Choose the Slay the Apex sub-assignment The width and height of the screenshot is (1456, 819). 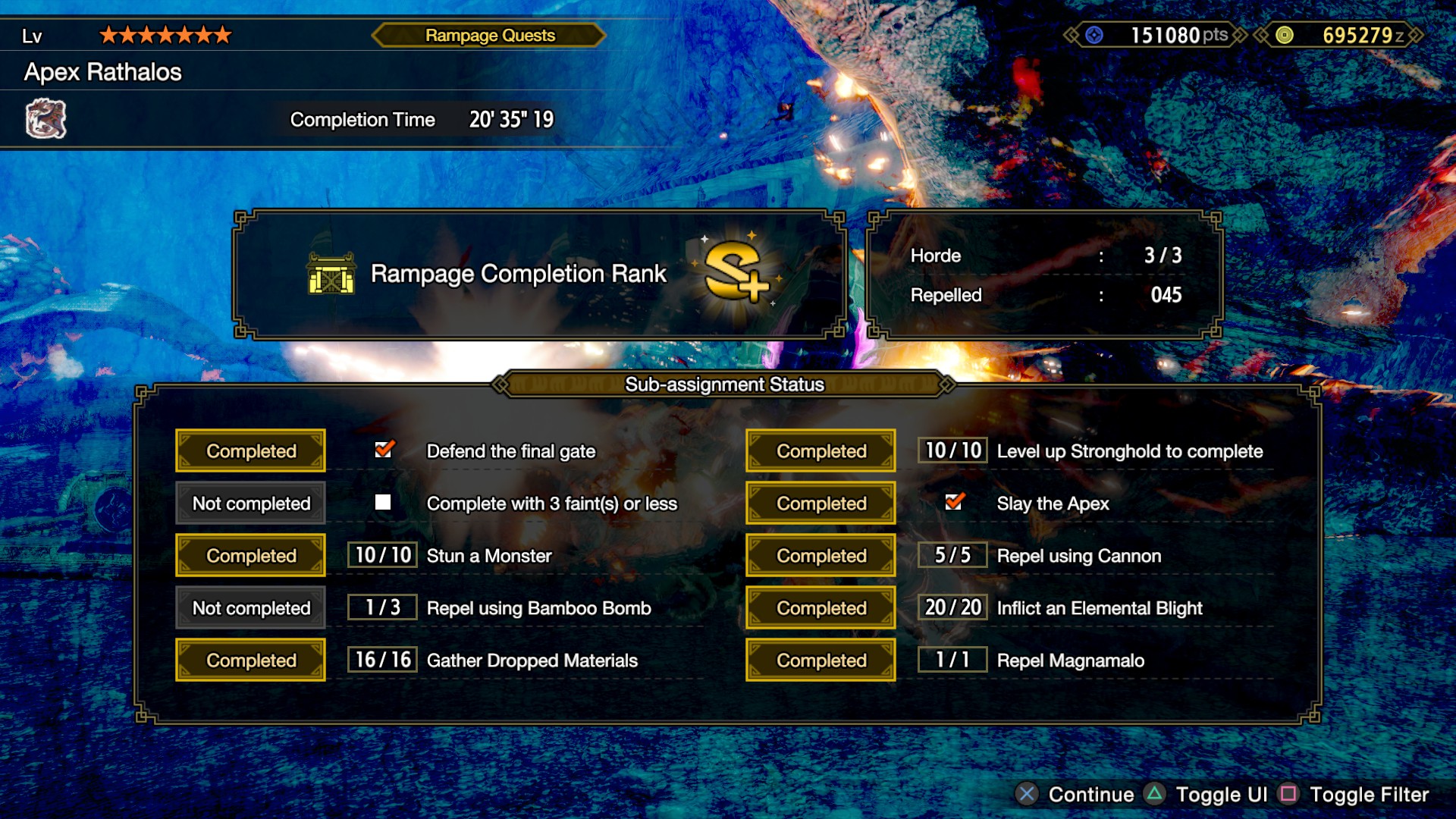(1053, 504)
